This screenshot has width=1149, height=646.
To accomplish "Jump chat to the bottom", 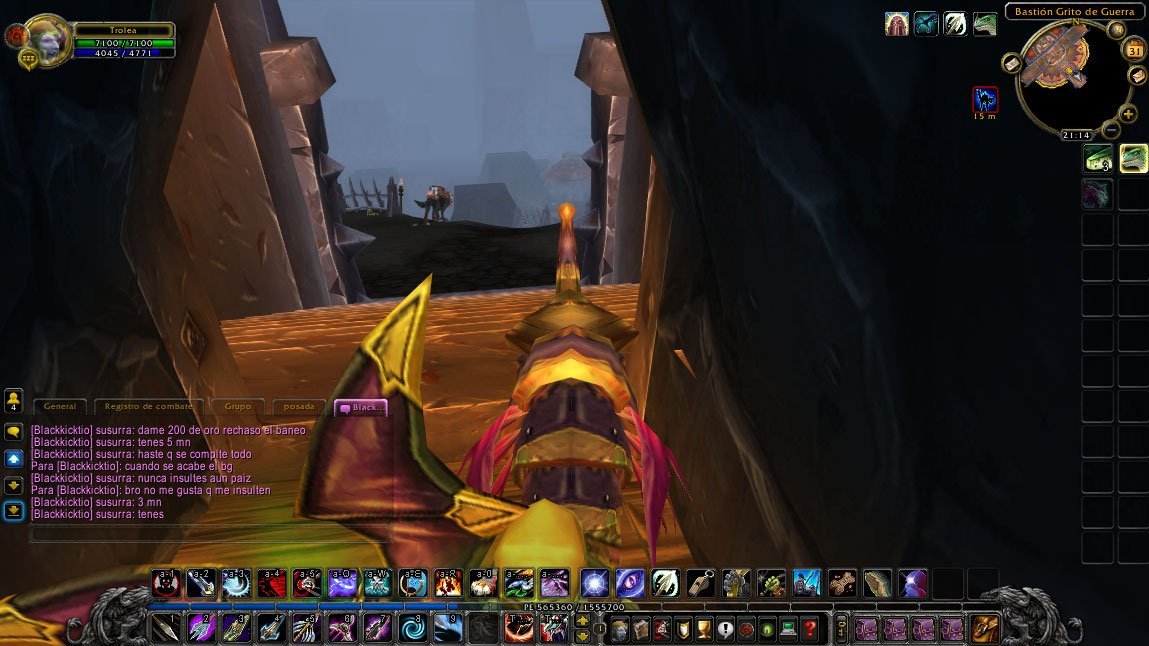I will click(14, 510).
